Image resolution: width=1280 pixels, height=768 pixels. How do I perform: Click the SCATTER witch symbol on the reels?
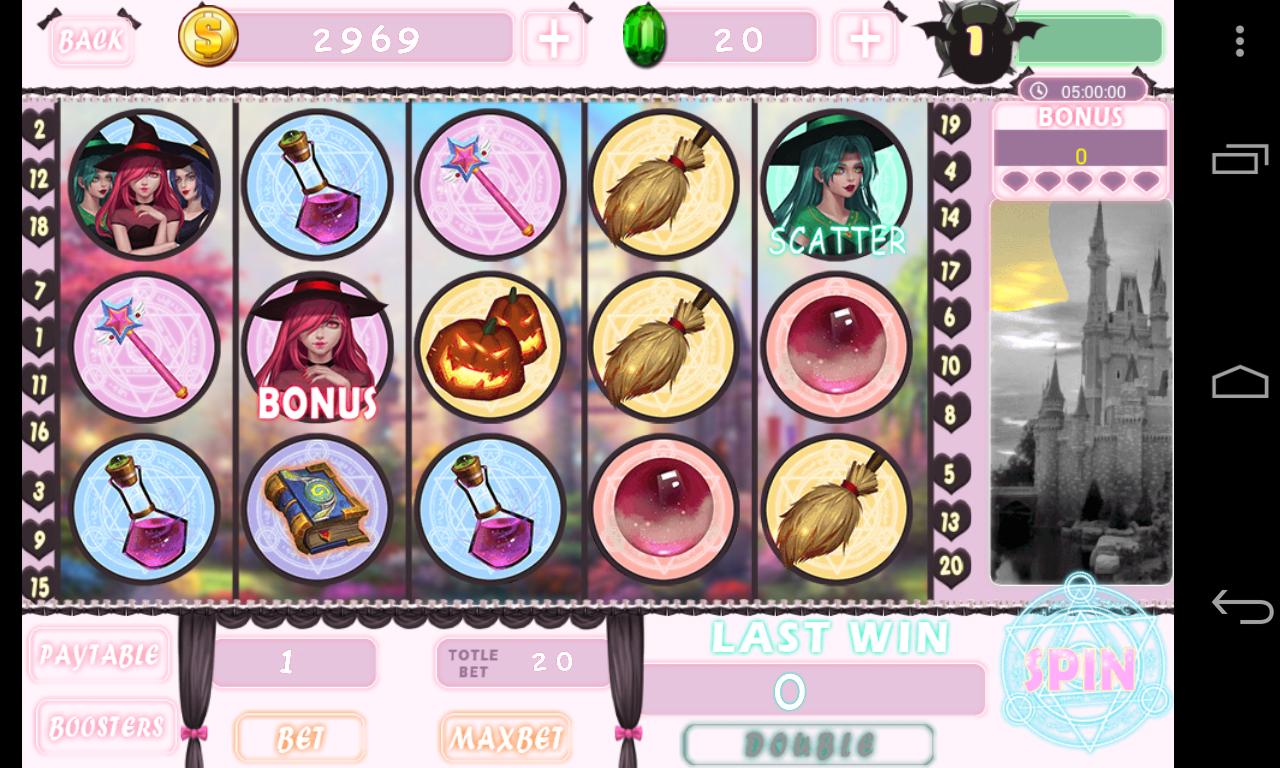(x=836, y=186)
